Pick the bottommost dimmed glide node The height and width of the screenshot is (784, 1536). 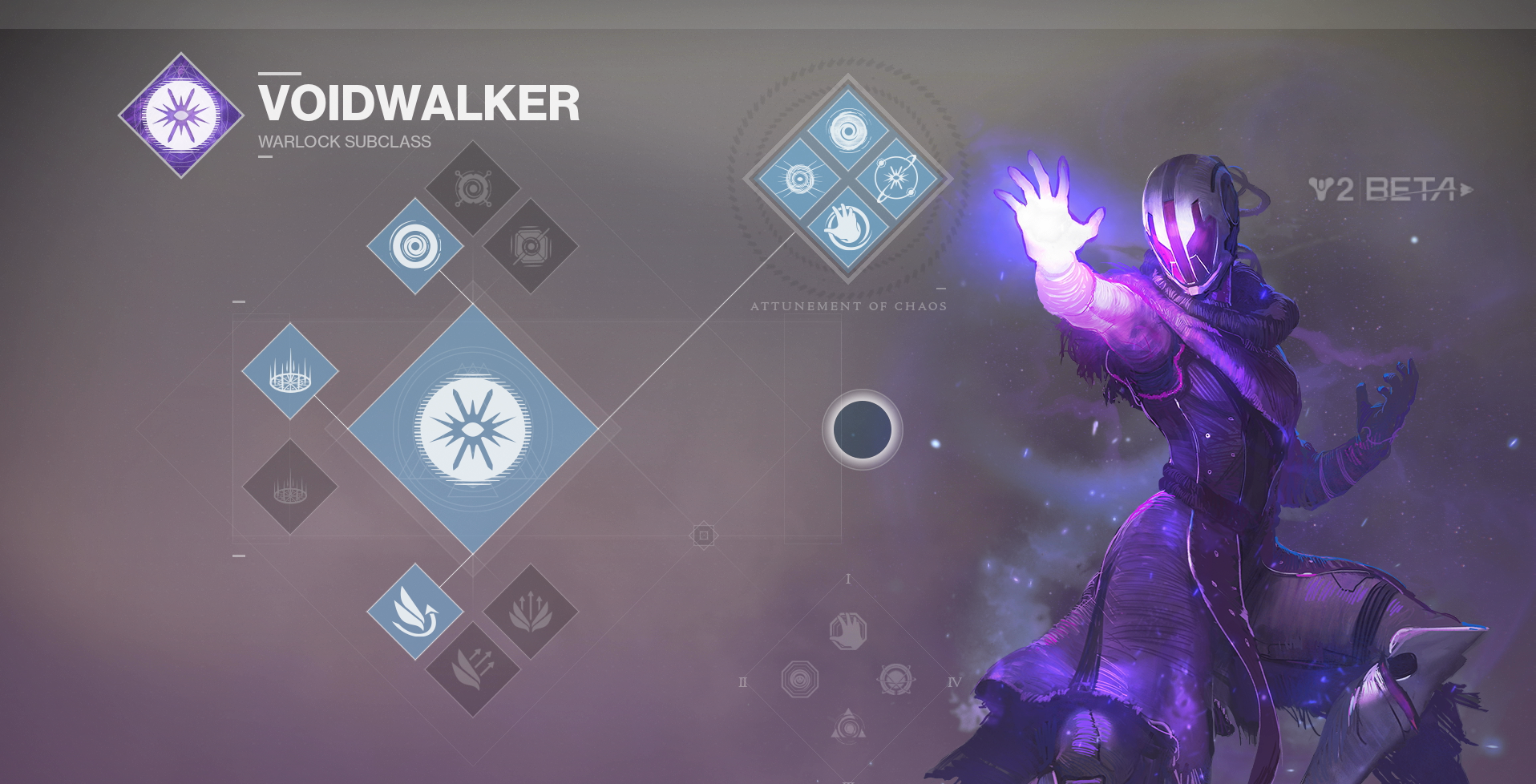(473, 669)
